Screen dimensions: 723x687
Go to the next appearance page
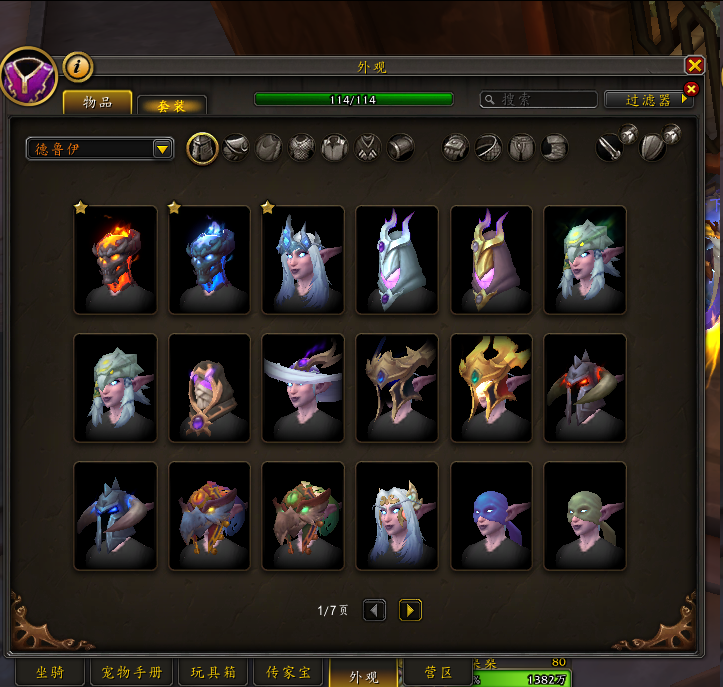tap(410, 610)
